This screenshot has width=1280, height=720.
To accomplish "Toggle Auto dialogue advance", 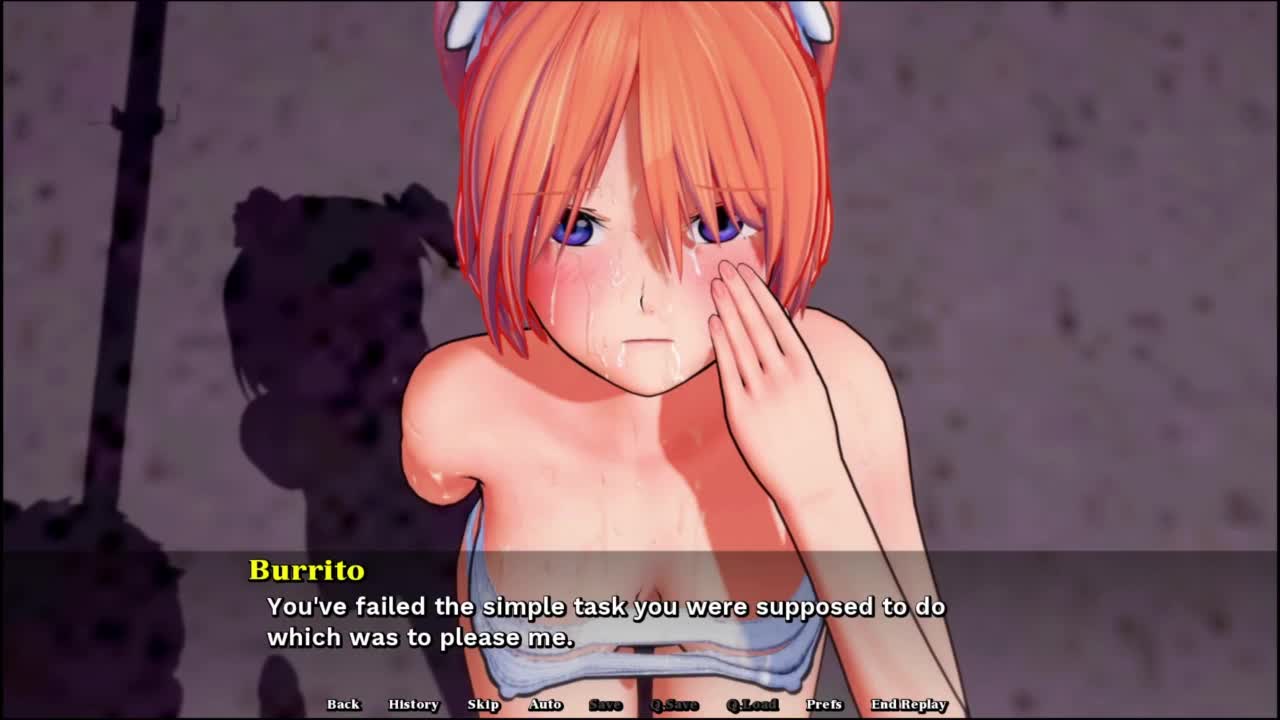I will click(x=545, y=704).
